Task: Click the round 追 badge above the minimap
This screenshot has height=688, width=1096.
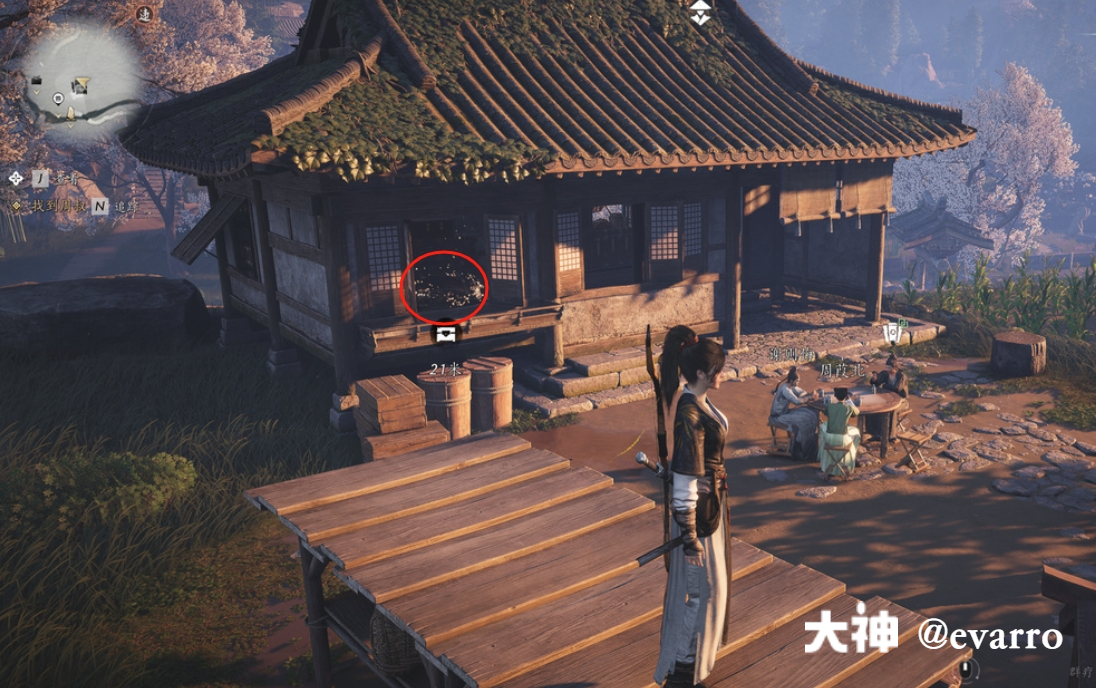Action: pyautogui.click(x=145, y=13)
